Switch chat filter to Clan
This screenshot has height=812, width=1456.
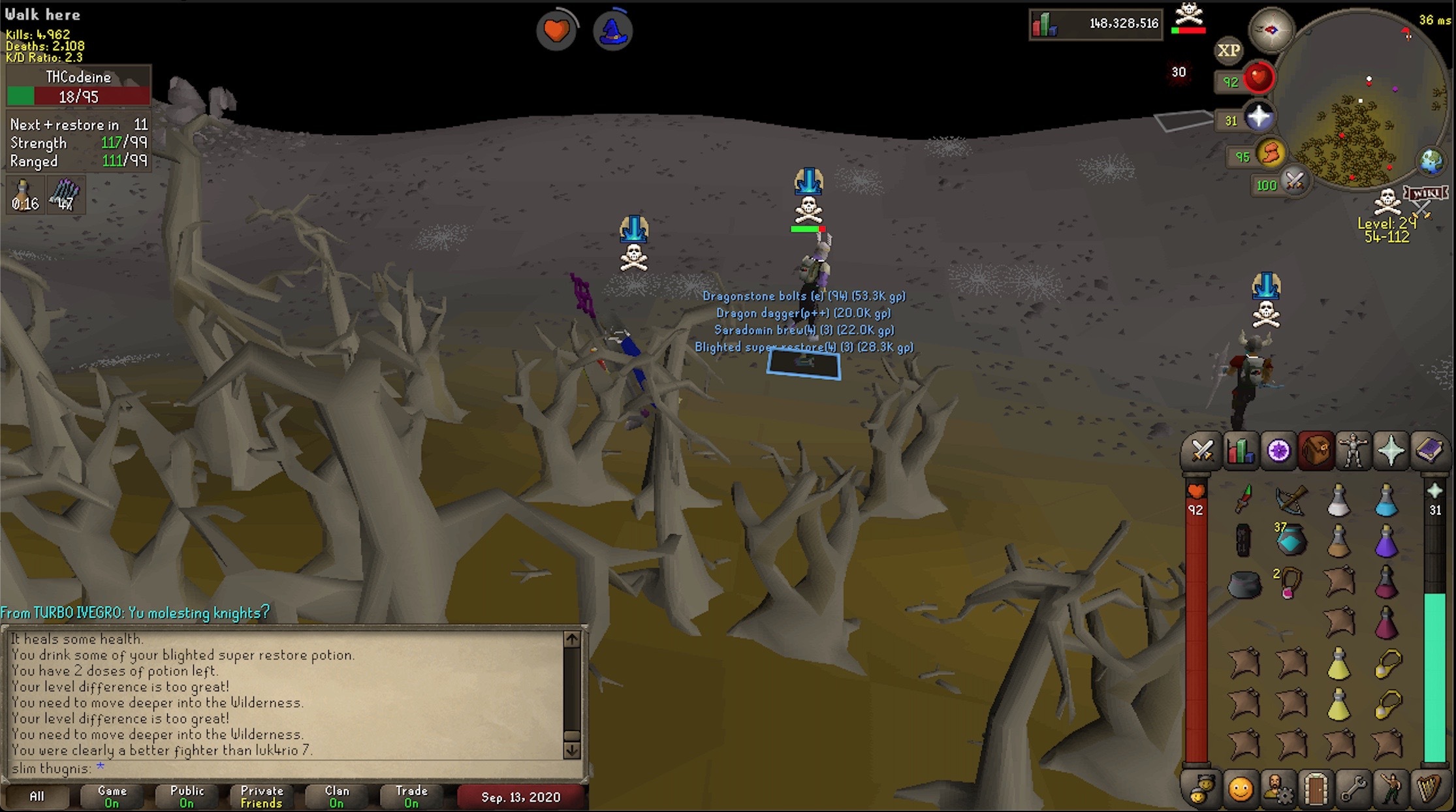tap(337, 796)
